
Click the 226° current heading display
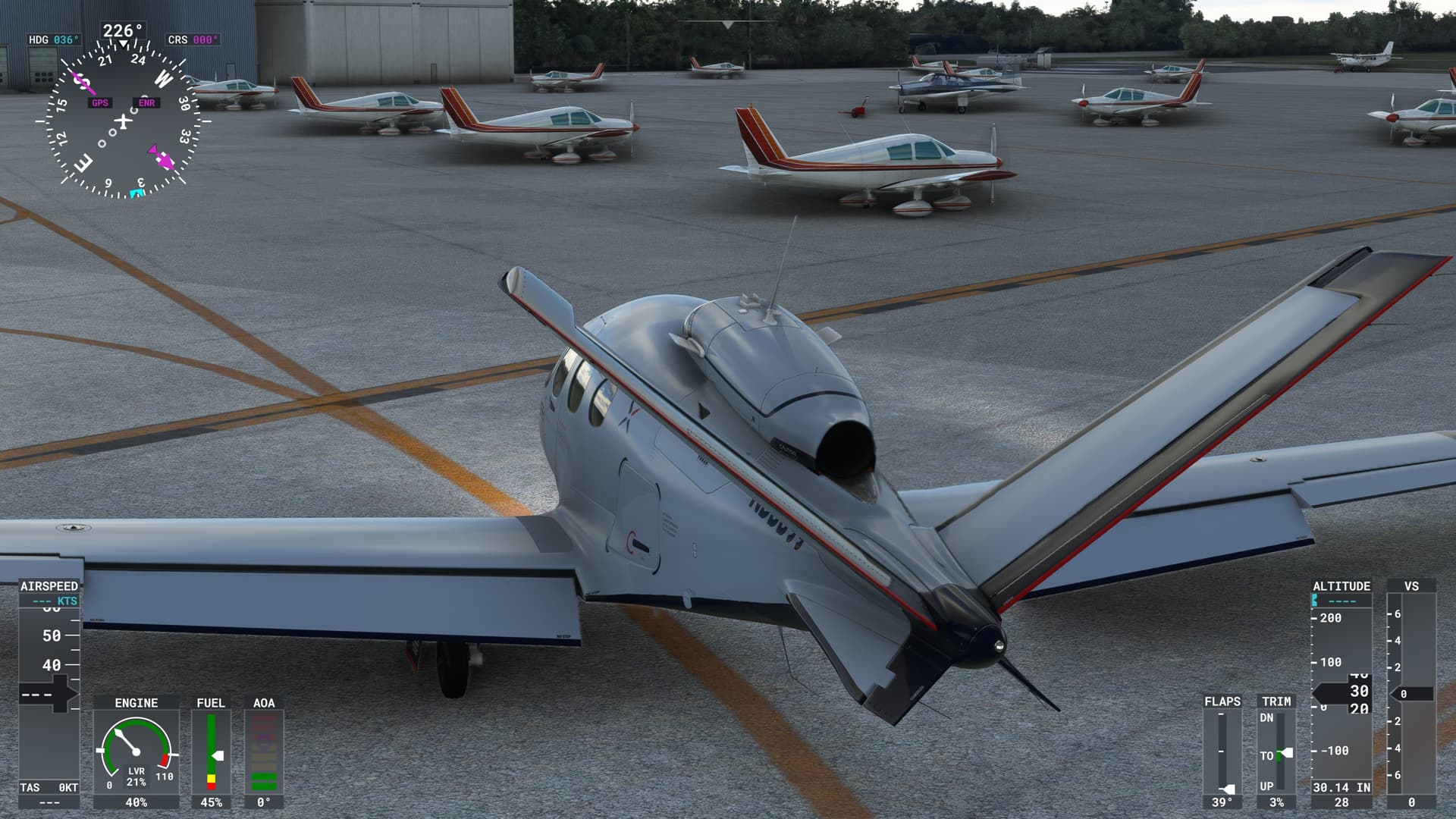click(121, 29)
